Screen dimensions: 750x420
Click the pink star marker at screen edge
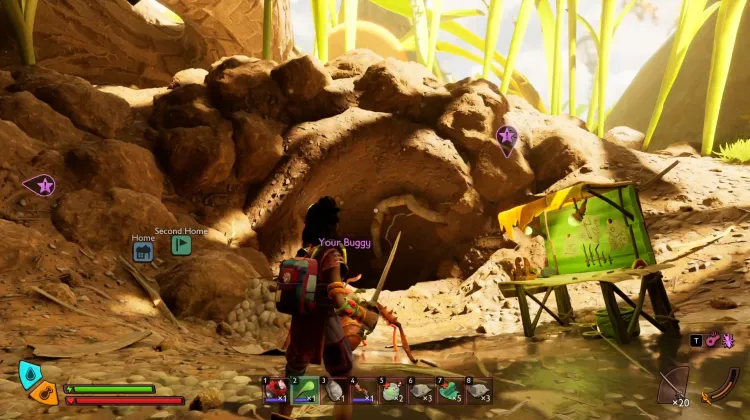[40, 185]
